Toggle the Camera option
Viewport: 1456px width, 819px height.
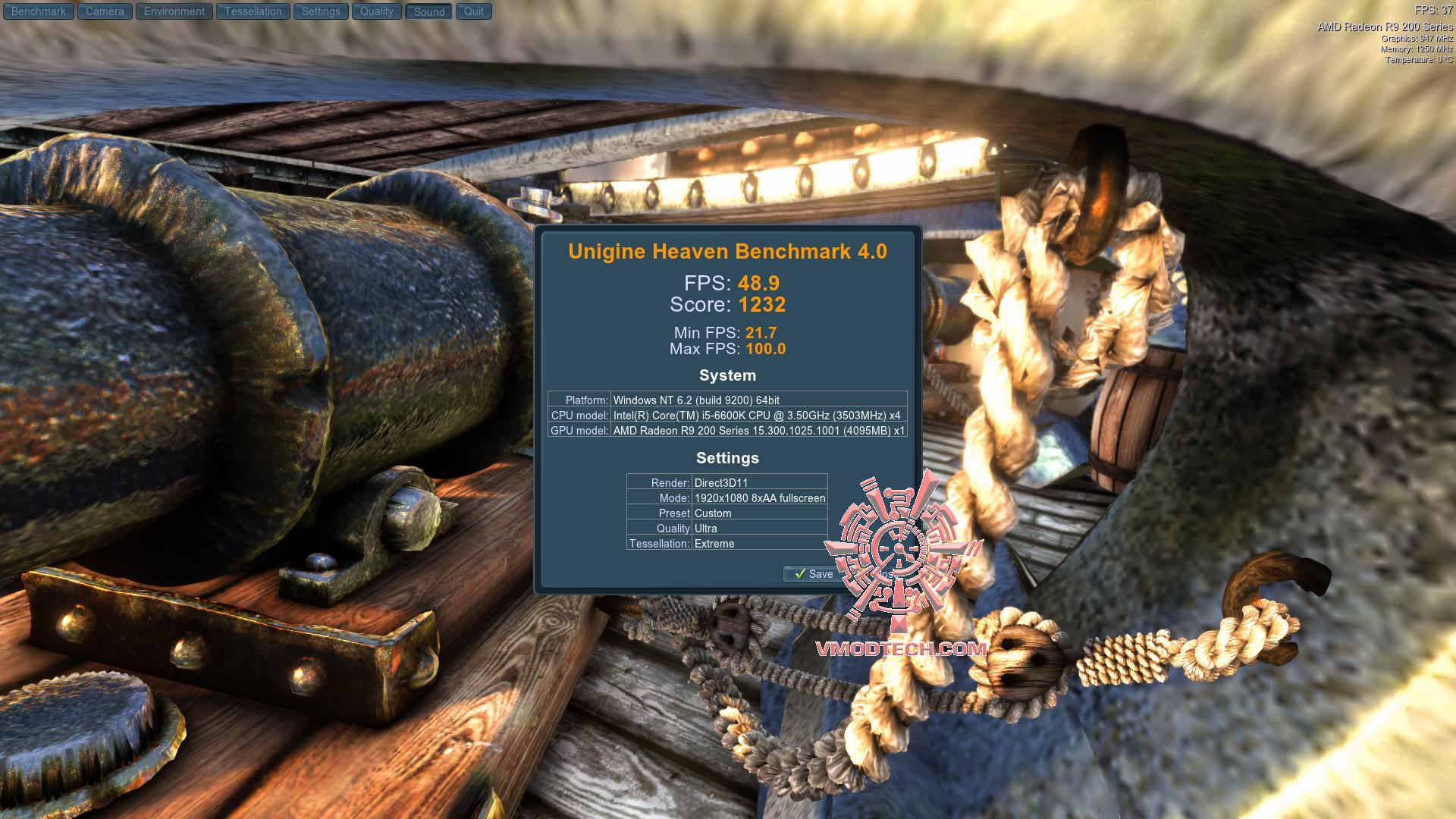pos(105,11)
